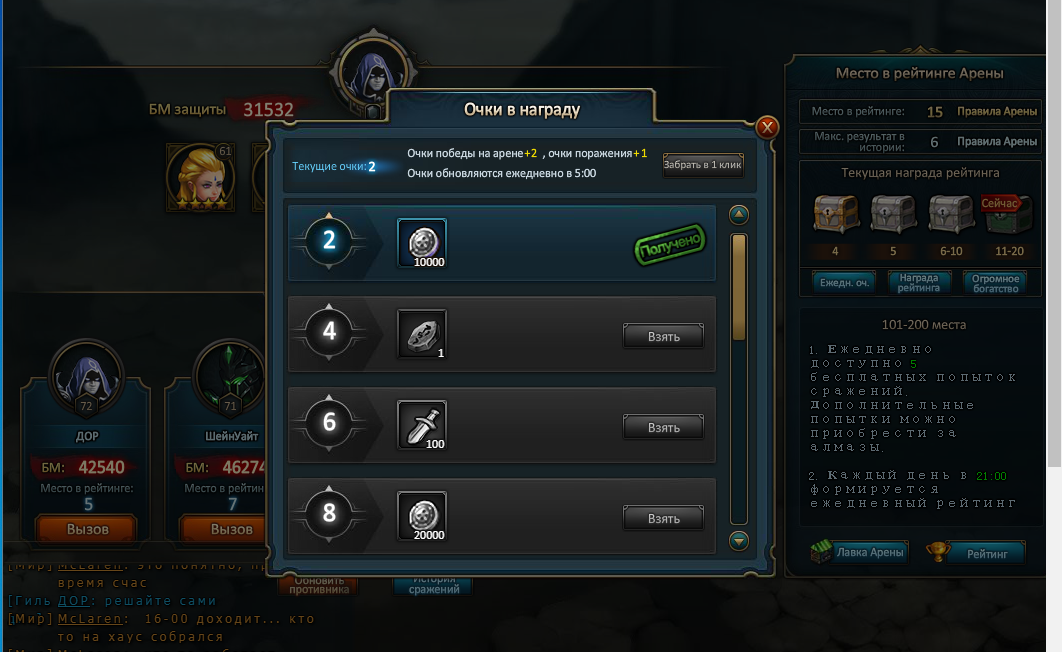Open the Лавка Арены shop

(x=859, y=552)
